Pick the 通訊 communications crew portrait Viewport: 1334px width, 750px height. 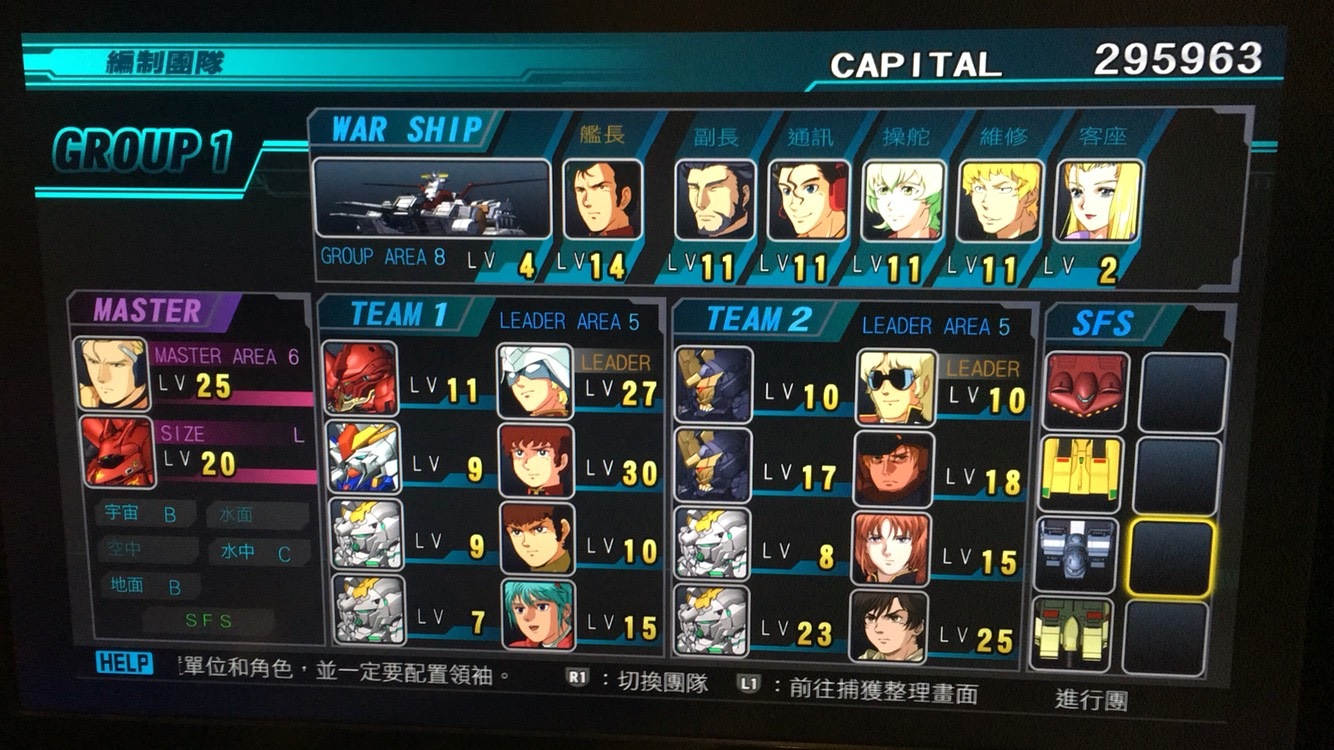pyautogui.click(x=808, y=200)
